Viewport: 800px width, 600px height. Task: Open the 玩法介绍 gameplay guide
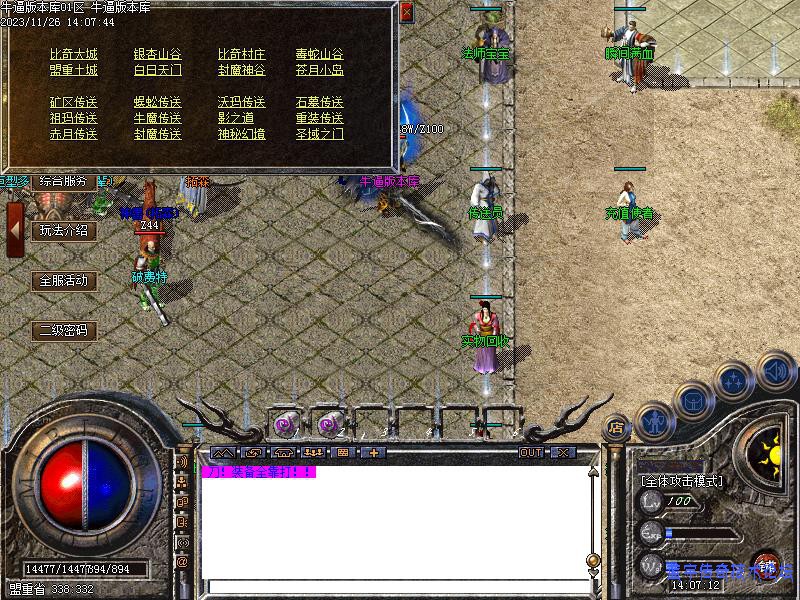tap(63, 231)
